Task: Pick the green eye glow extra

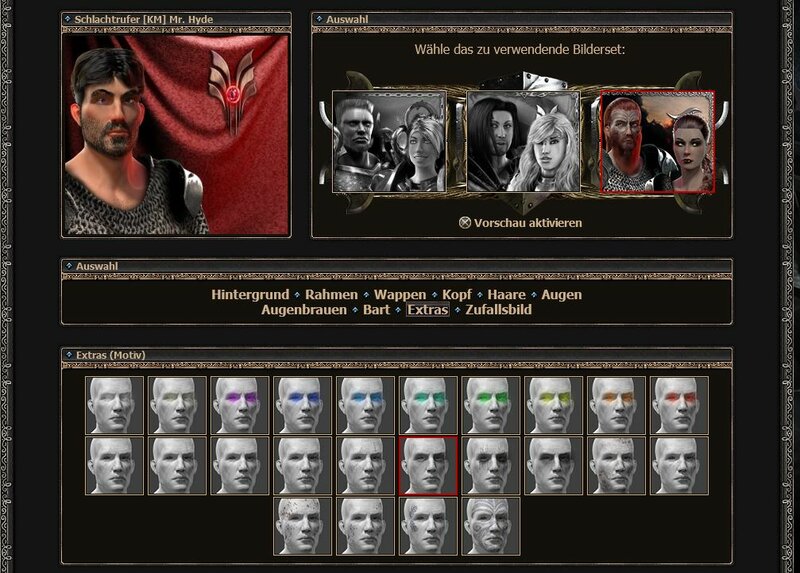Action: tap(492, 405)
